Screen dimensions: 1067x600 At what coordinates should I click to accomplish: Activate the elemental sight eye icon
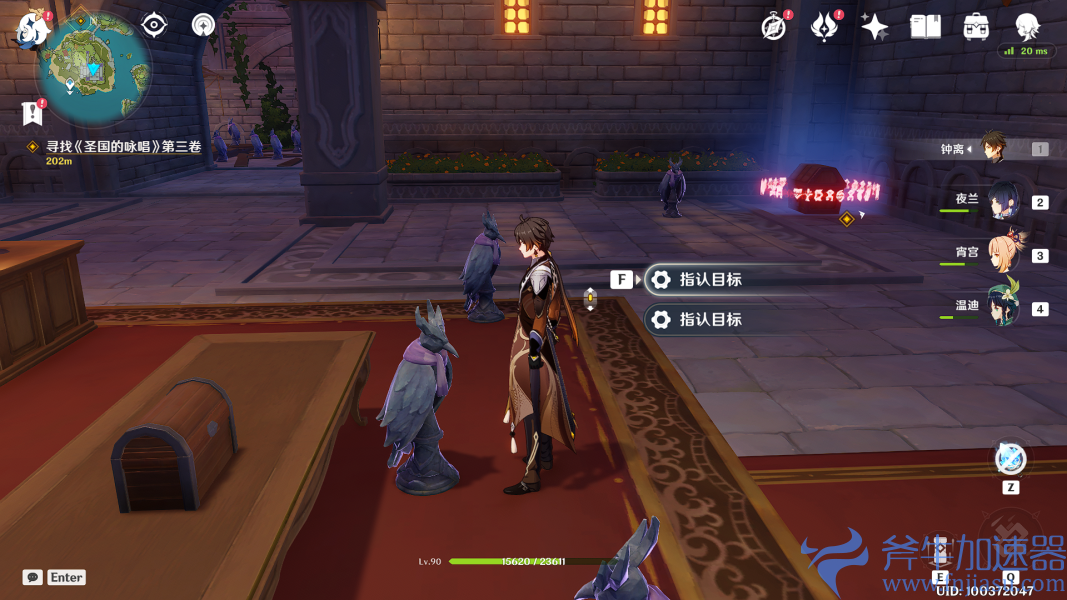pyautogui.click(x=154, y=25)
